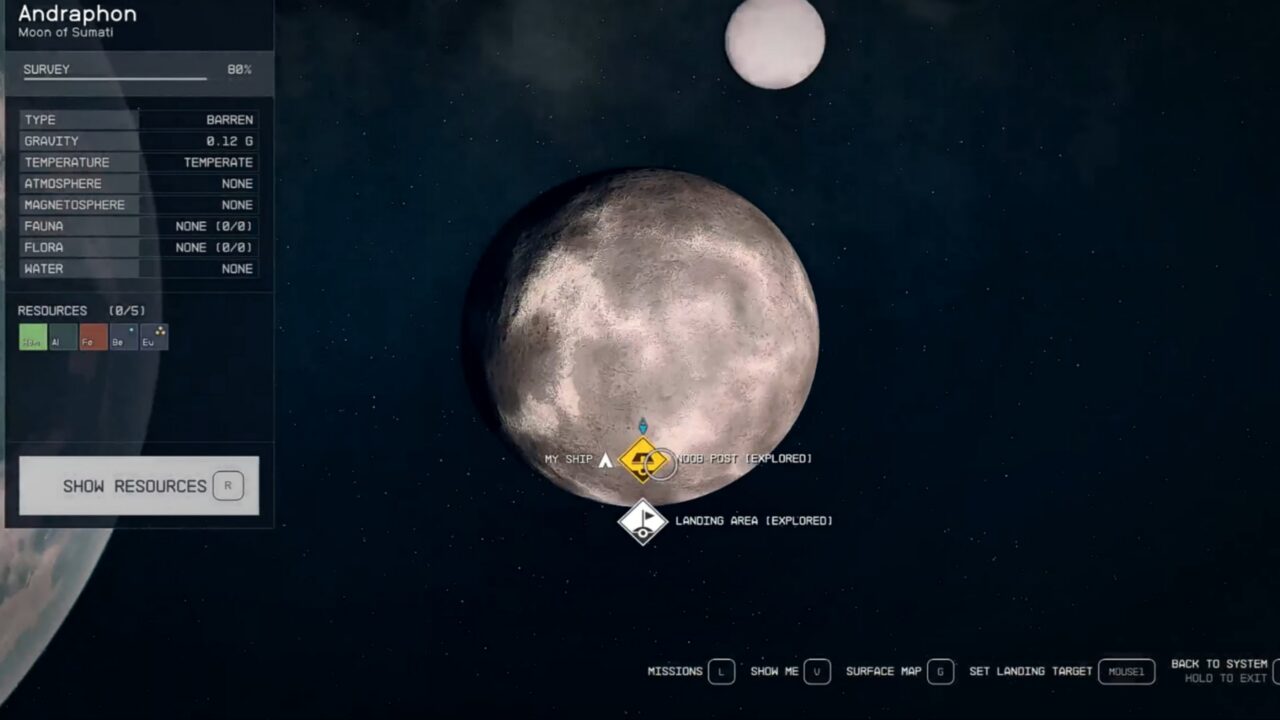Choose the Beryllium (Be) resource tile
The height and width of the screenshot is (720, 1280).
(x=123, y=338)
